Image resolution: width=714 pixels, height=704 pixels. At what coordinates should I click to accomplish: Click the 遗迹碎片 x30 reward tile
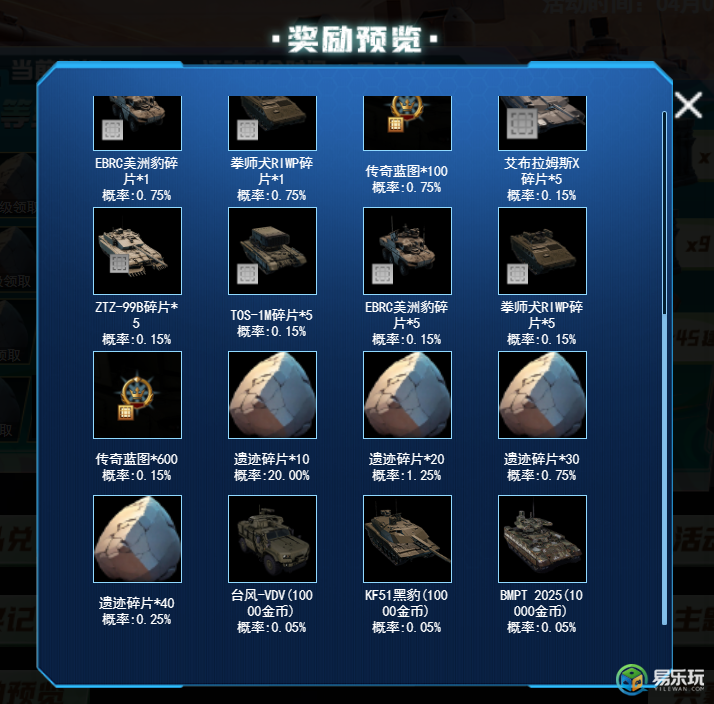pos(542,395)
